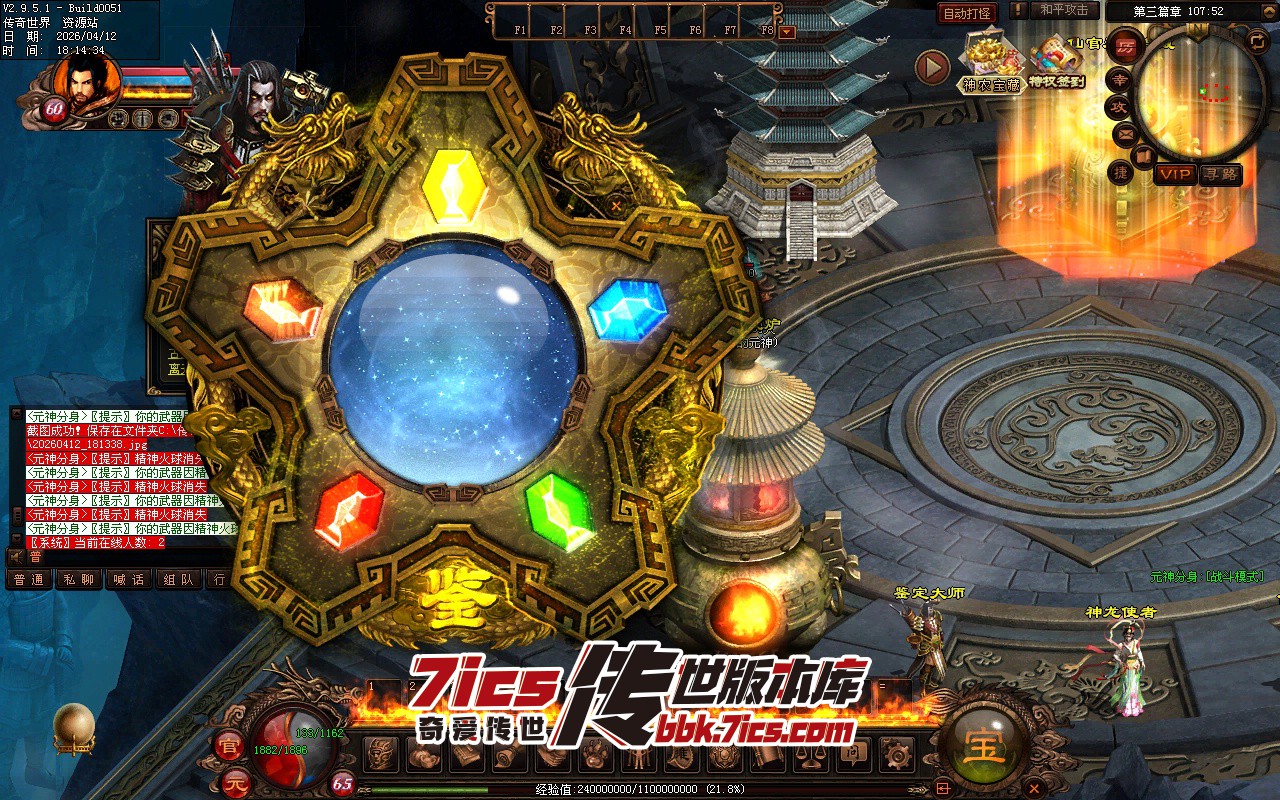Open the 神农宝藏 treasure event
This screenshot has height=800, width=1280.
(x=991, y=62)
